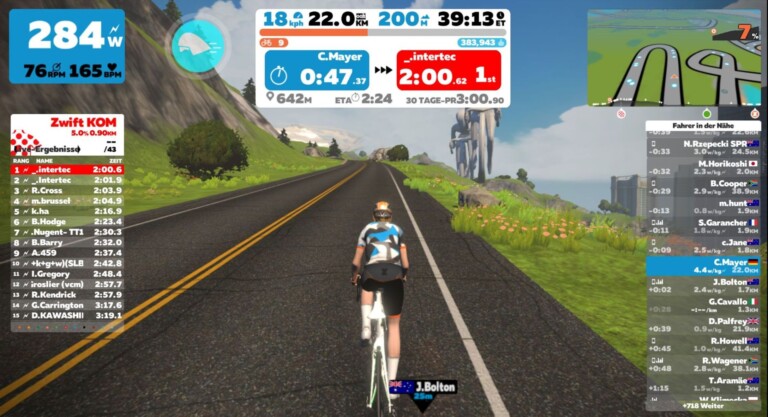Click the Zwift KOM leaderboard header
The image size is (768, 417).
66,124
